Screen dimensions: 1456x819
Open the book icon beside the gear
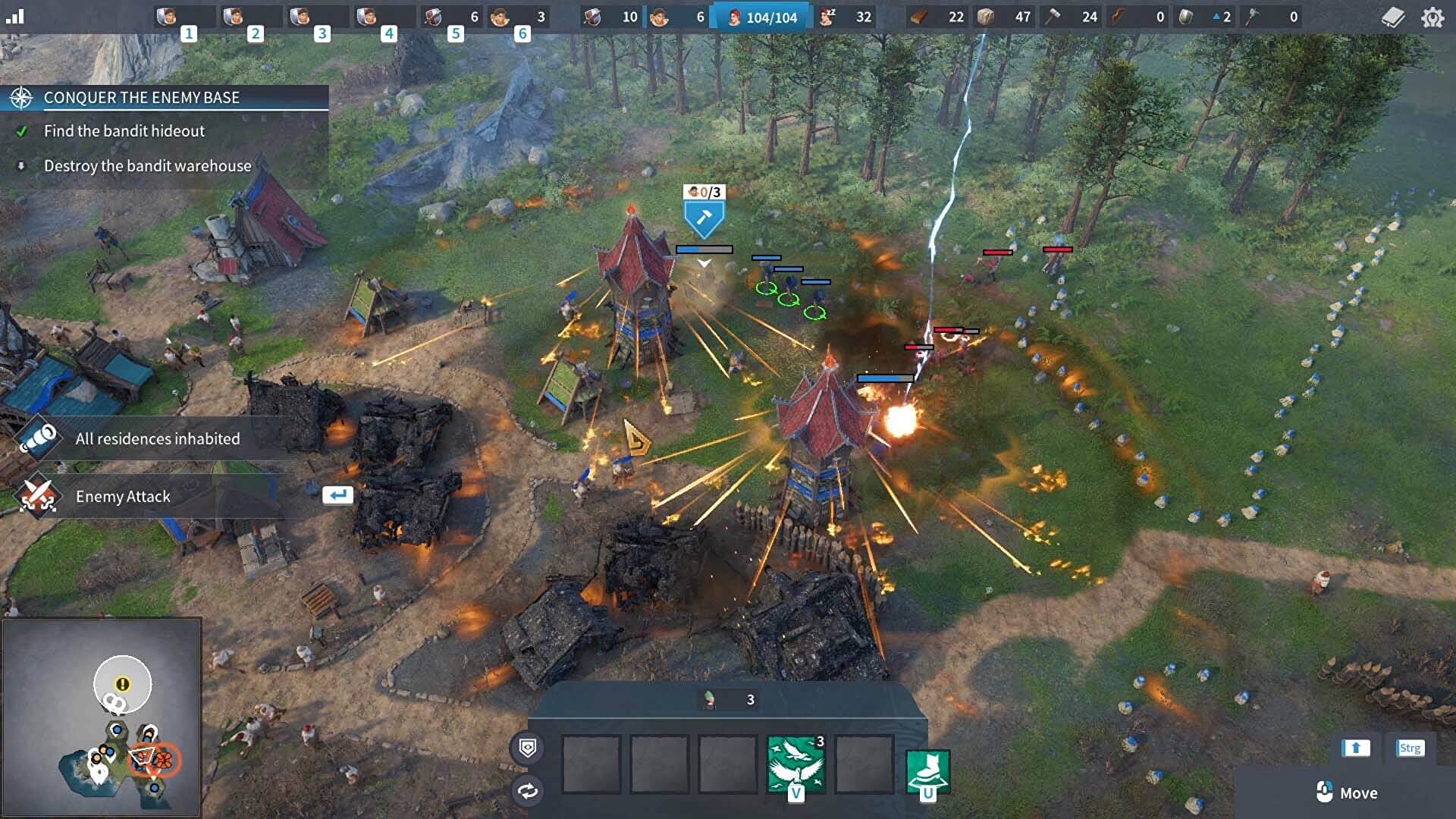(x=1393, y=17)
